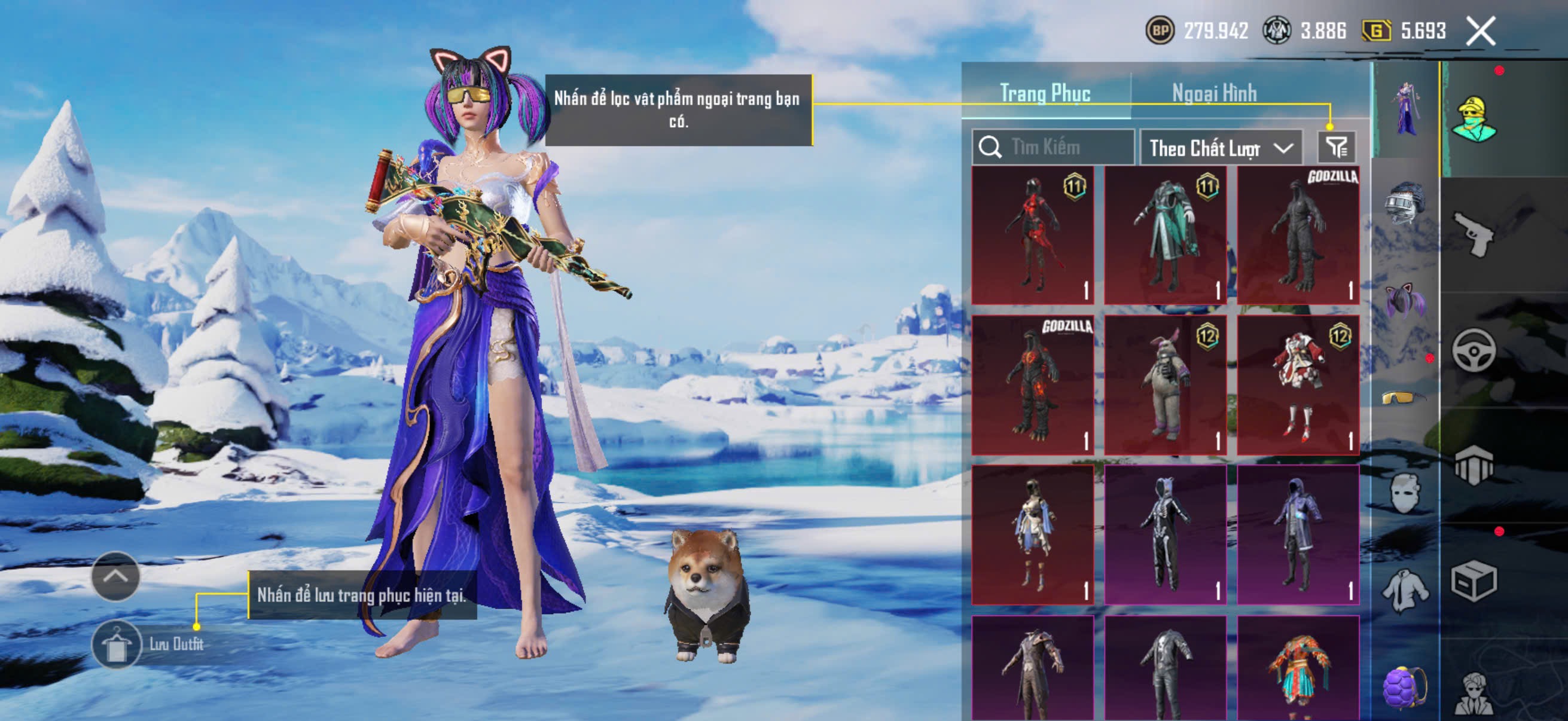Viewport: 1568px width, 721px height.
Task: Click the Tìm Kiếm search field
Action: (1059, 147)
